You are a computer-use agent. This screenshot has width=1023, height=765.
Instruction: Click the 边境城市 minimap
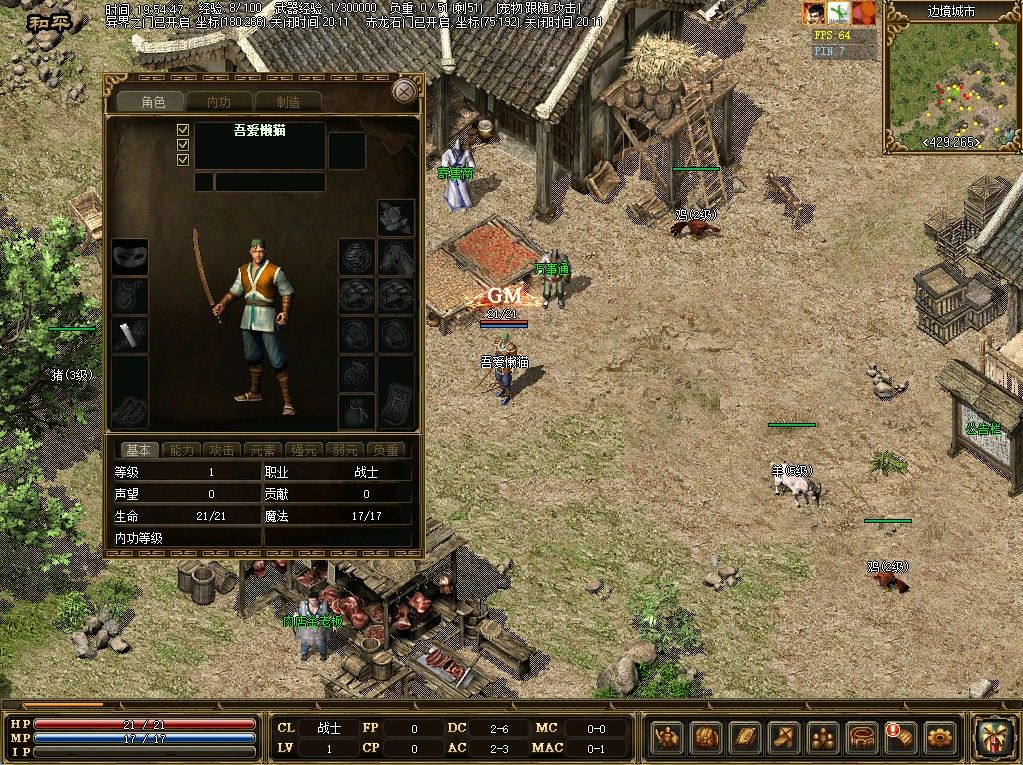[x=950, y=85]
